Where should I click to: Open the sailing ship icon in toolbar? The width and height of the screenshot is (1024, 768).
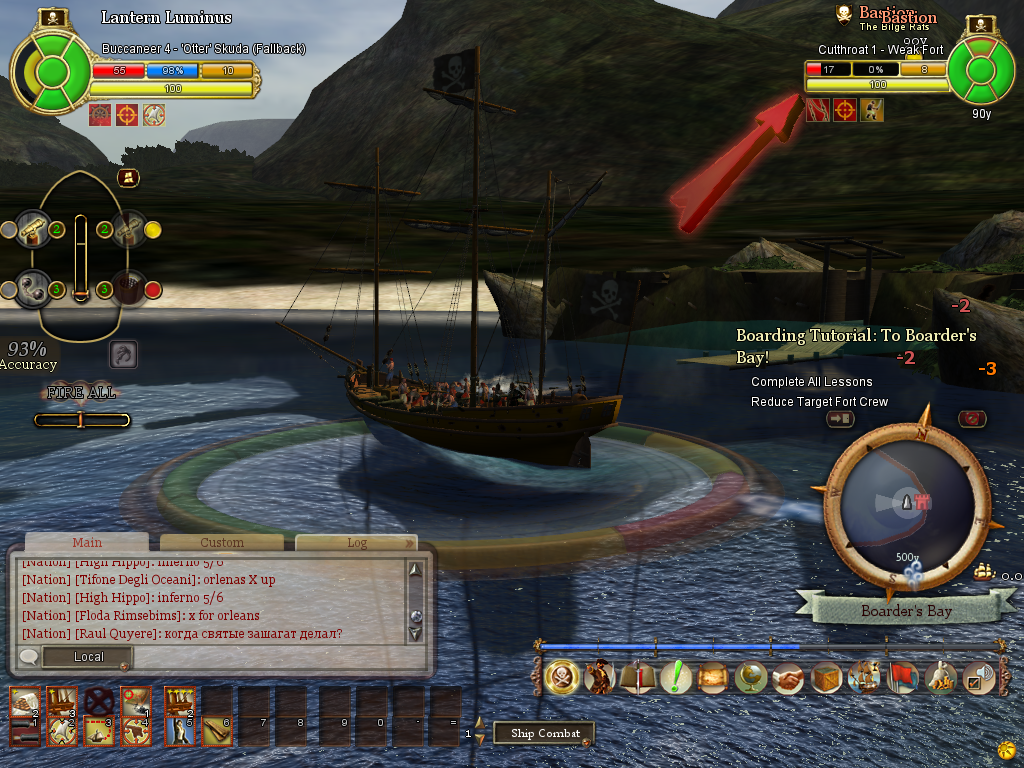coord(863,678)
